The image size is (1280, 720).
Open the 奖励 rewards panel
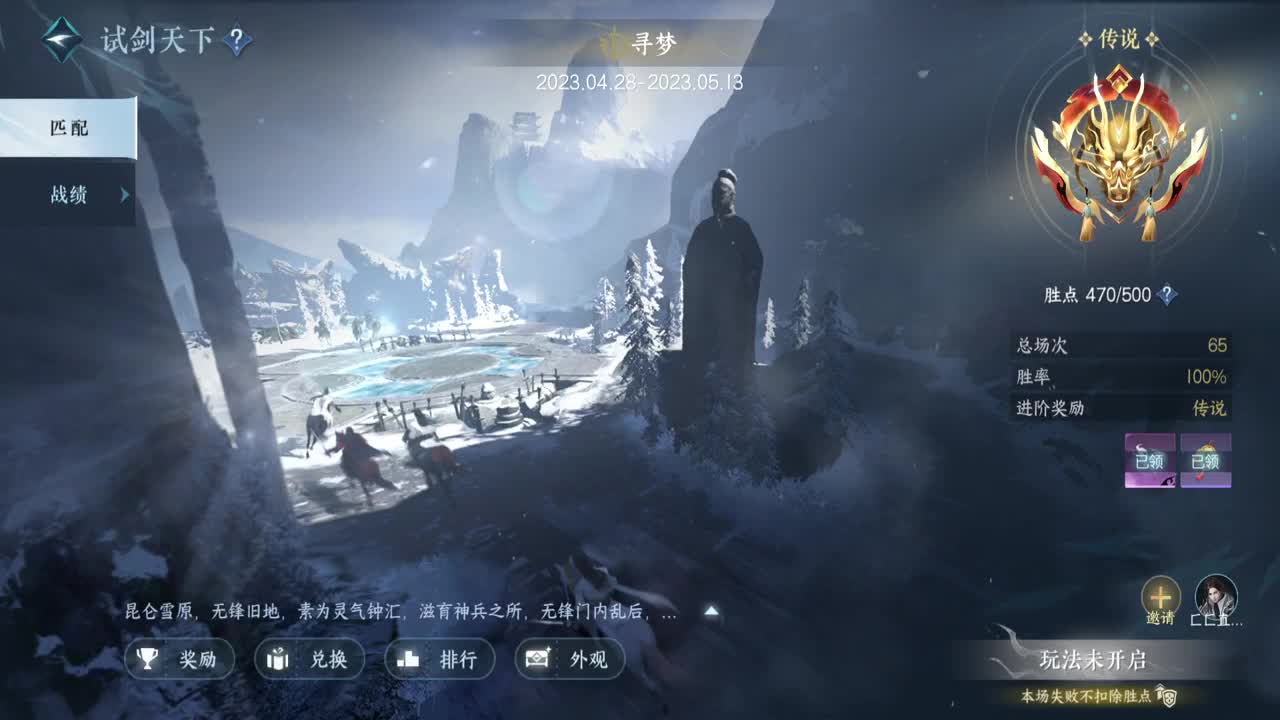[x=180, y=659]
